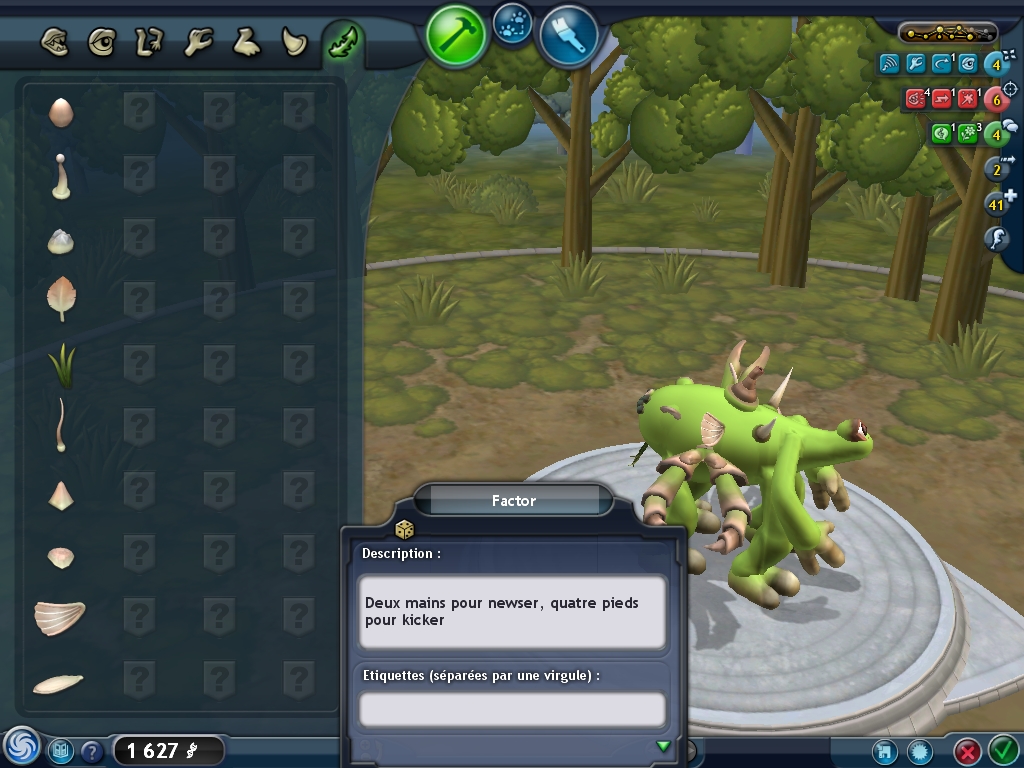Save the creature with the floppy disk button
Image resolution: width=1024 pixels, height=768 pixels.
[883, 750]
